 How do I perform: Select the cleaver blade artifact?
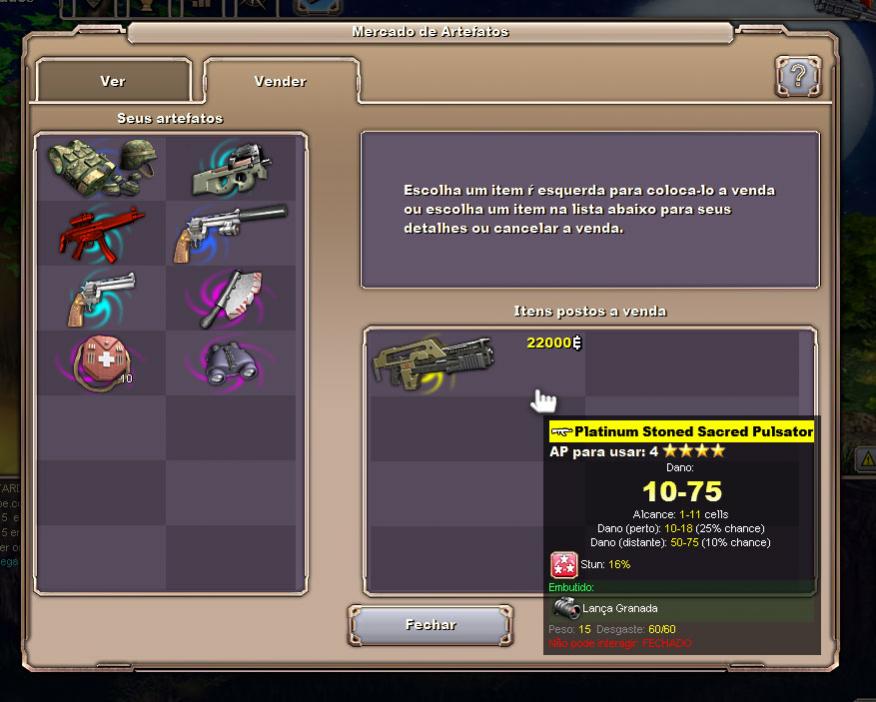[x=230, y=297]
